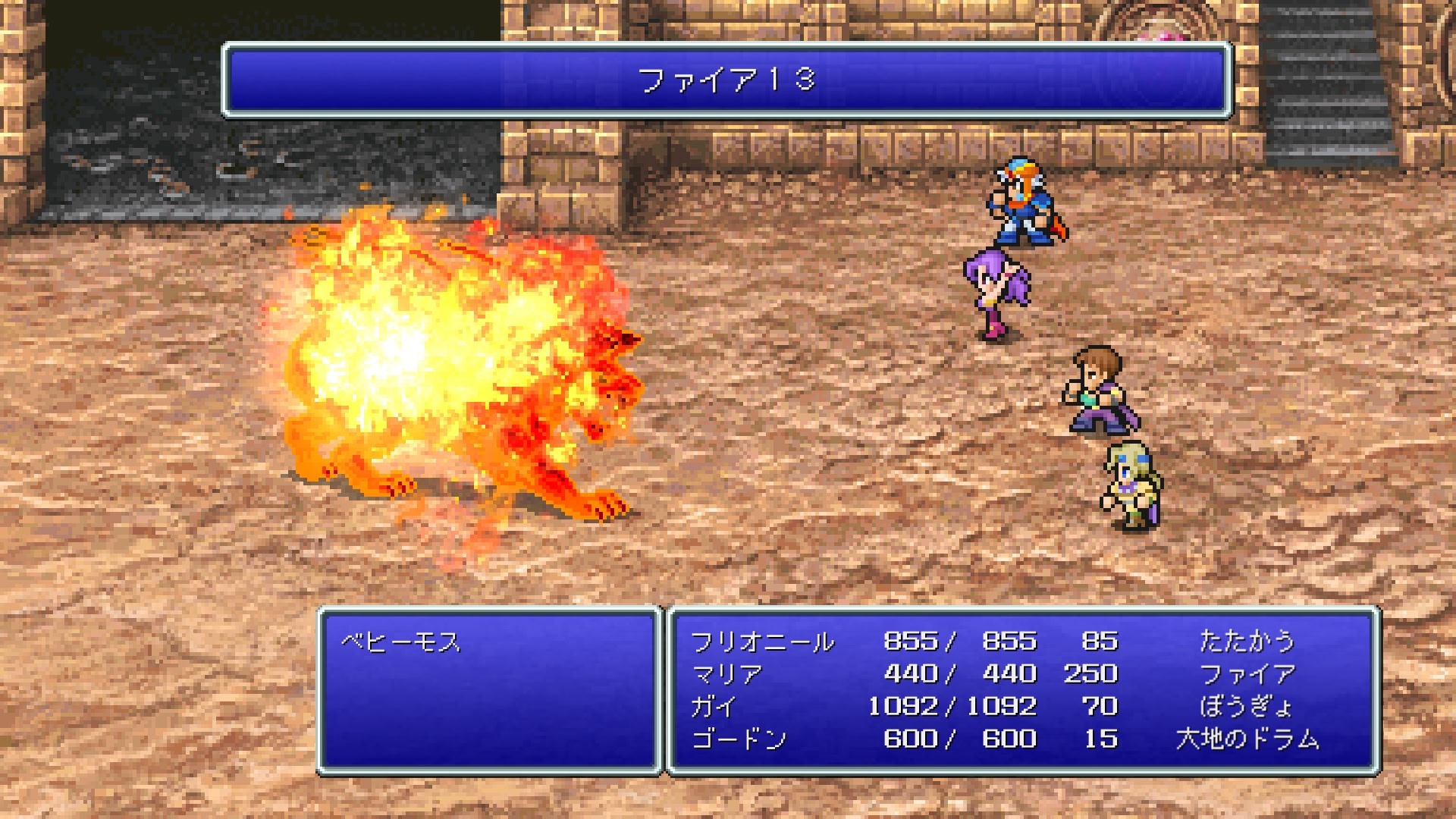
Task: Select マリア in the party list
Action: 726,674
